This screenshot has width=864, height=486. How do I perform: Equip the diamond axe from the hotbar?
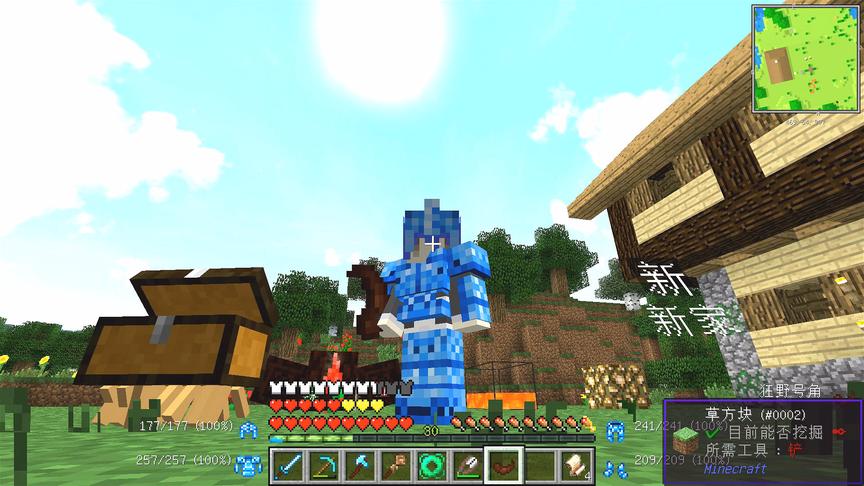[360, 465]
